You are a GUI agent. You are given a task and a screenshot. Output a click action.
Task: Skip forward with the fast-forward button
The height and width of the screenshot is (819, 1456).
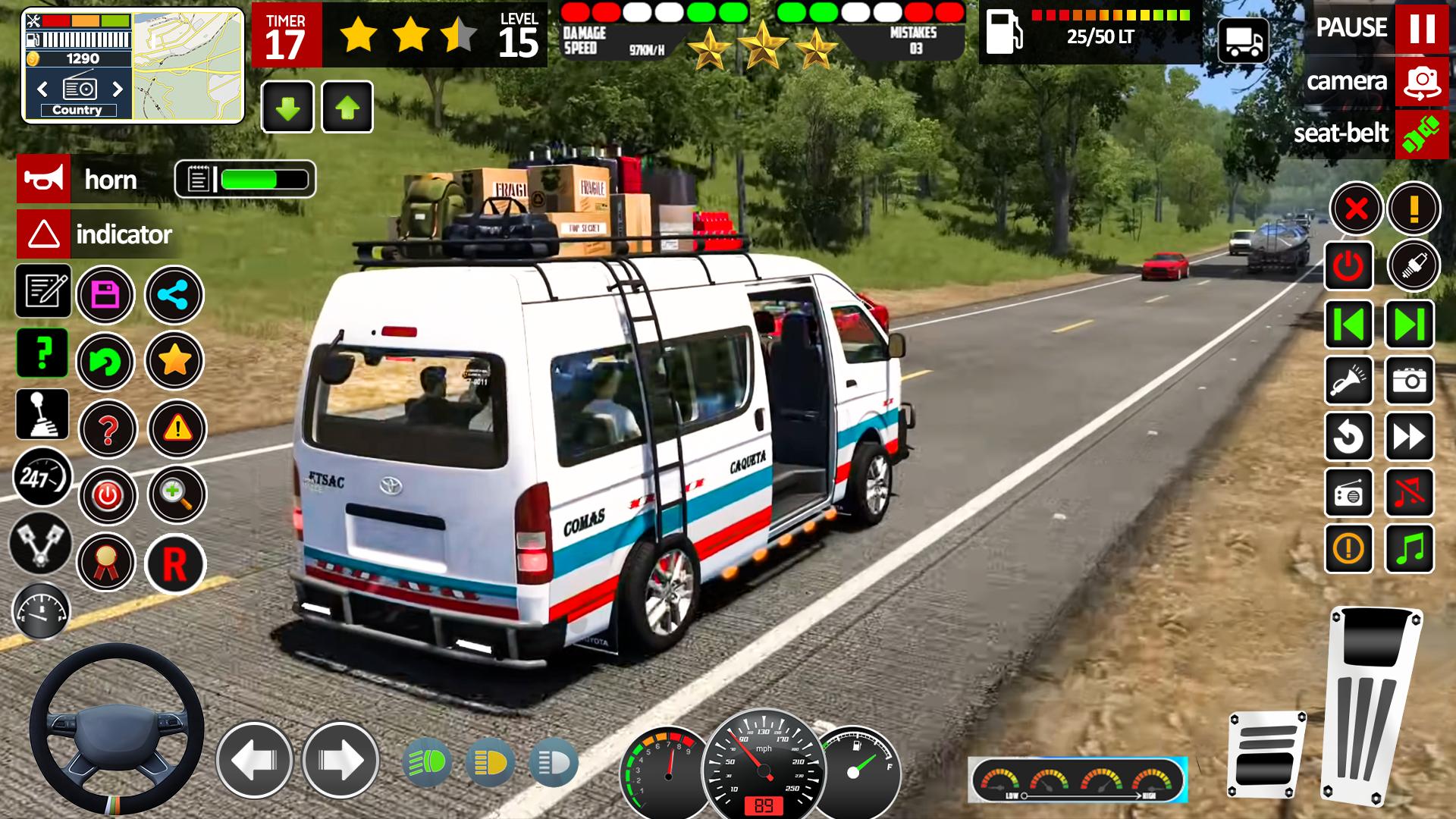[x=1410, y=437]
